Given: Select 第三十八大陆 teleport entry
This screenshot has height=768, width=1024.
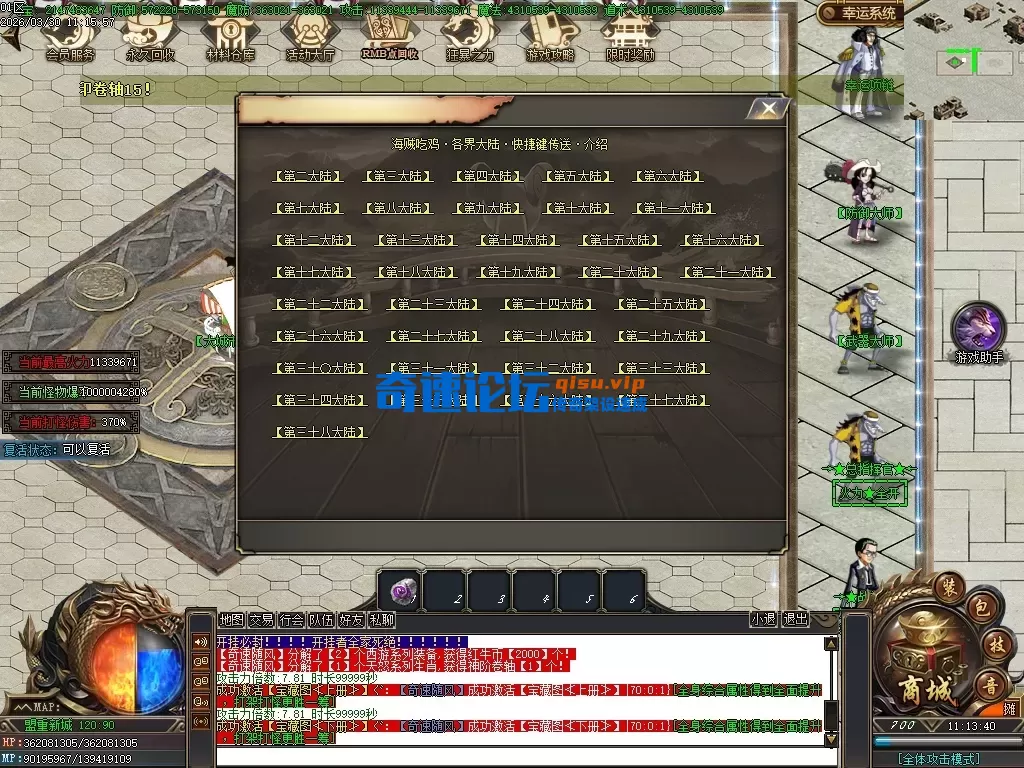Looking at the screenshot, I should [320, 432].
